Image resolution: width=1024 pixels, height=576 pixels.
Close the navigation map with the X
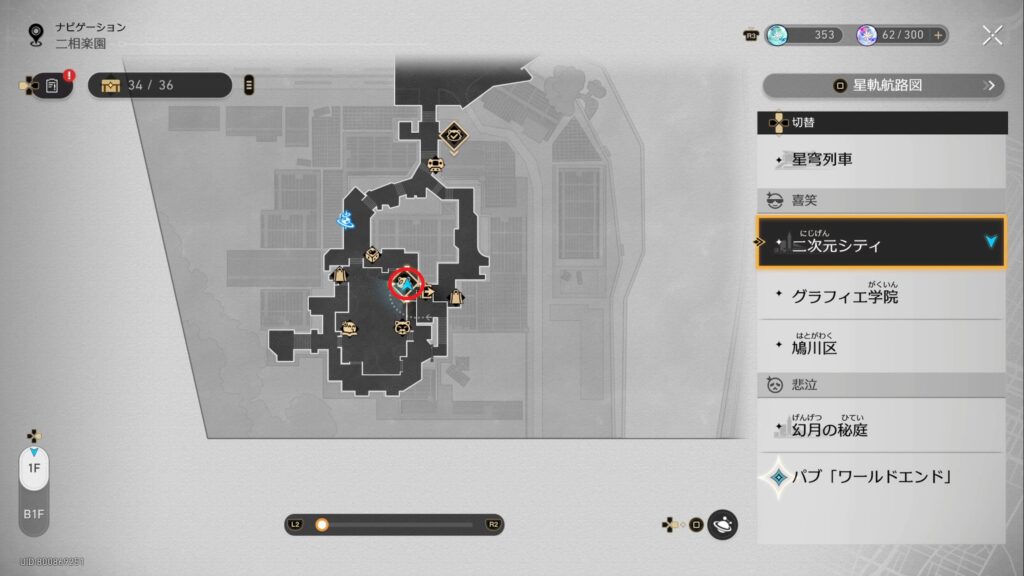pos(992,35)
